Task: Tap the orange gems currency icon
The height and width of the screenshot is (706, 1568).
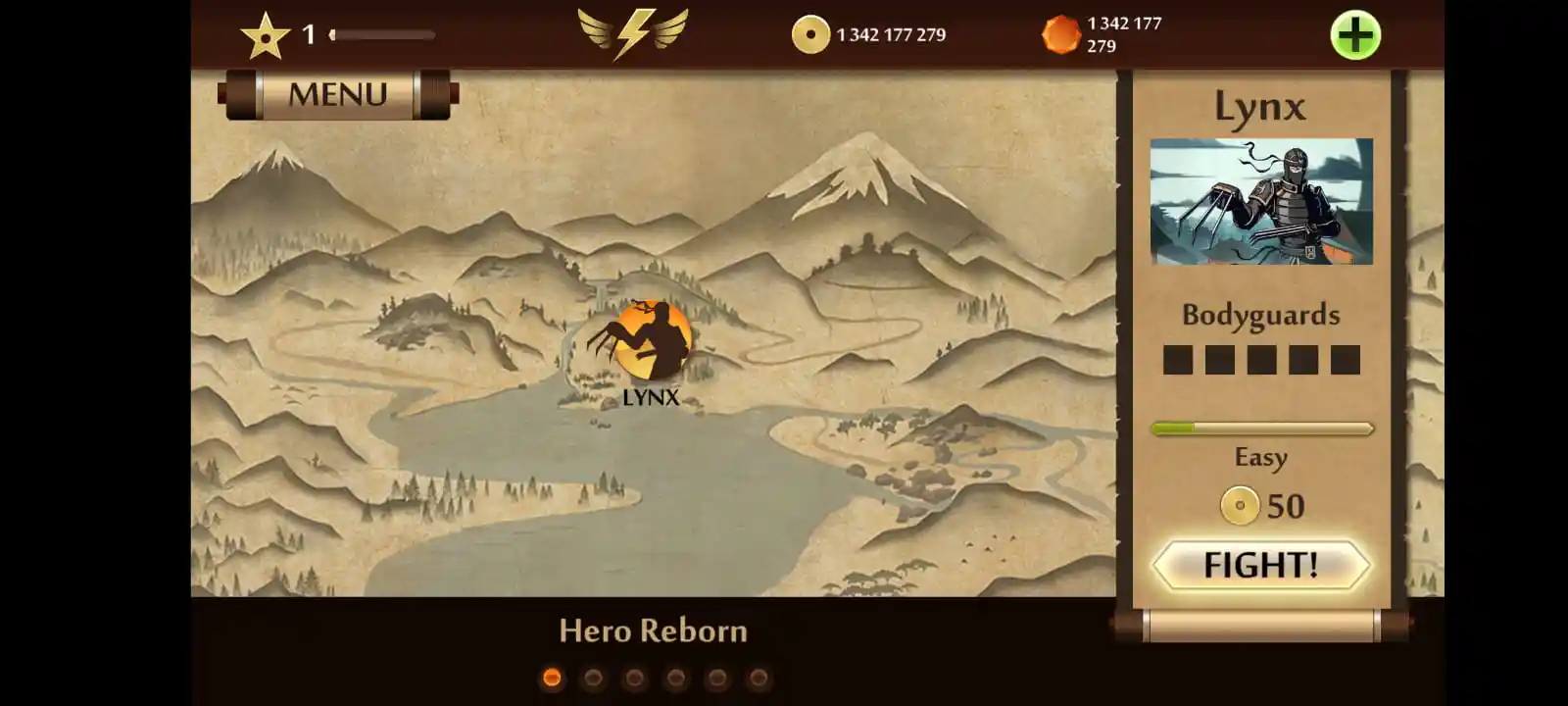Action: pyautogui.click(x=1062, y=32)
